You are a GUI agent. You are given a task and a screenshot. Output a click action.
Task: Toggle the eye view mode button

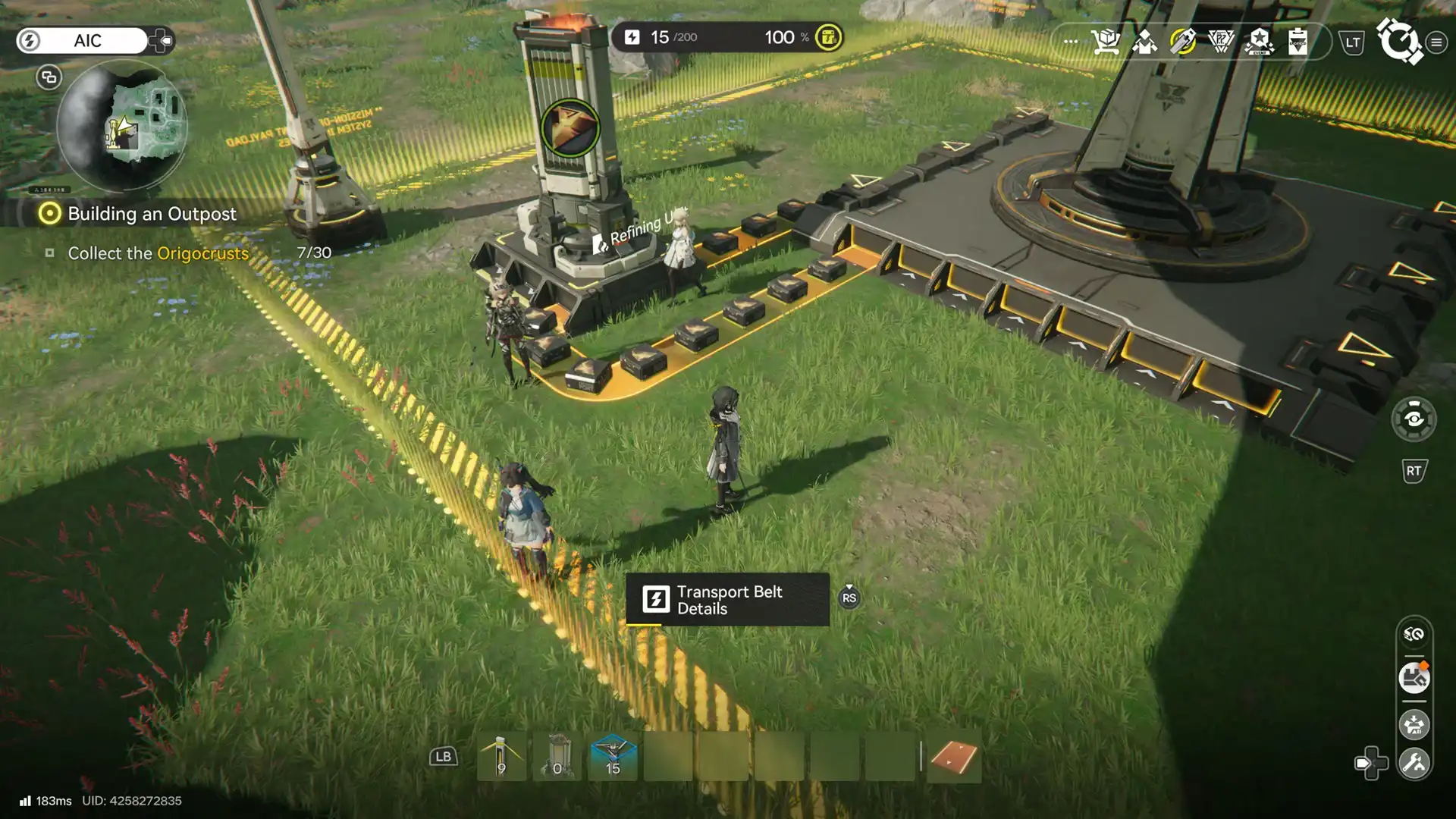coord(1414,419)
